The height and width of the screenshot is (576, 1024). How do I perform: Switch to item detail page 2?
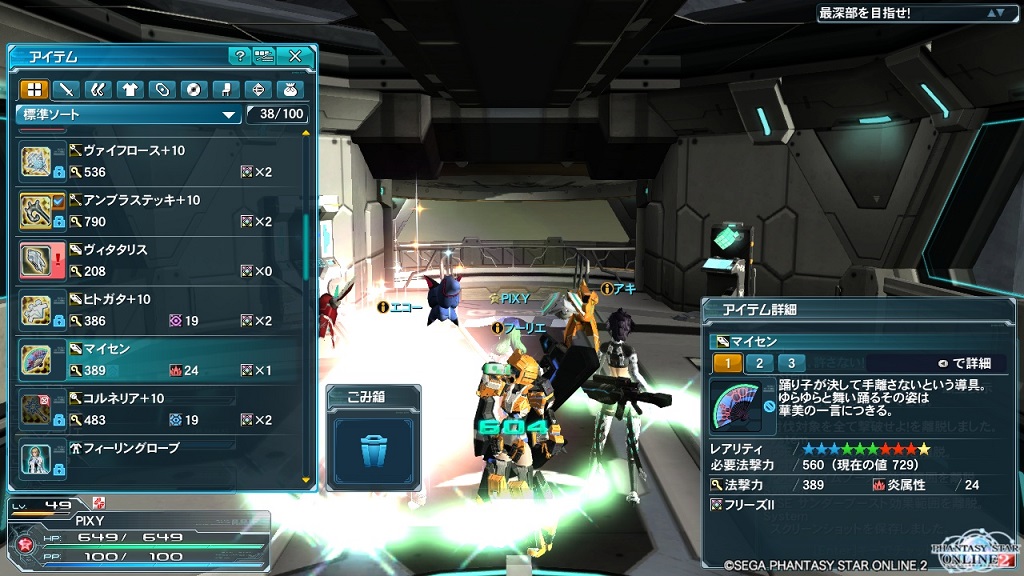[760, 363]
